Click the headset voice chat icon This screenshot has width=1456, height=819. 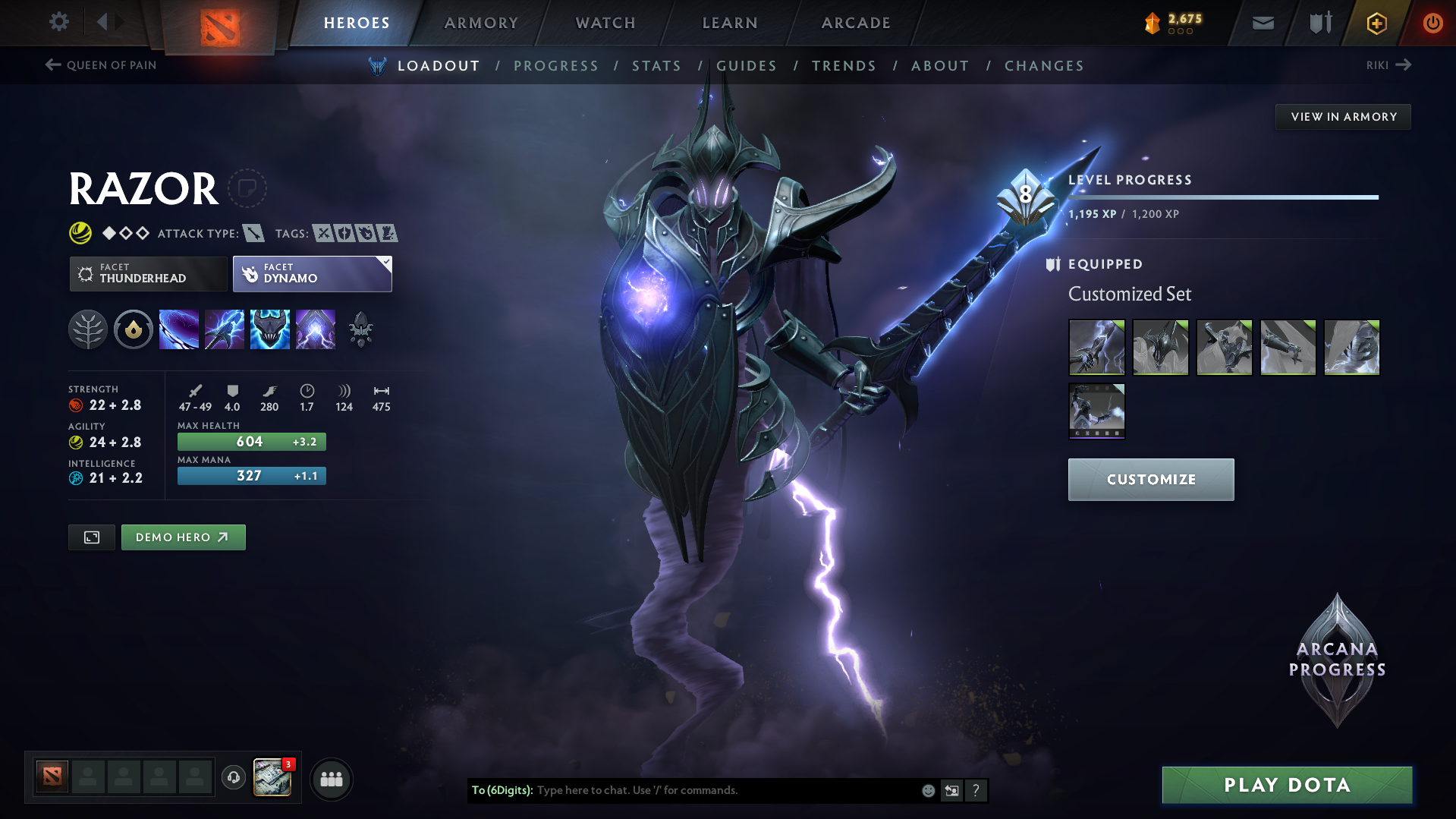coord(233,779)
